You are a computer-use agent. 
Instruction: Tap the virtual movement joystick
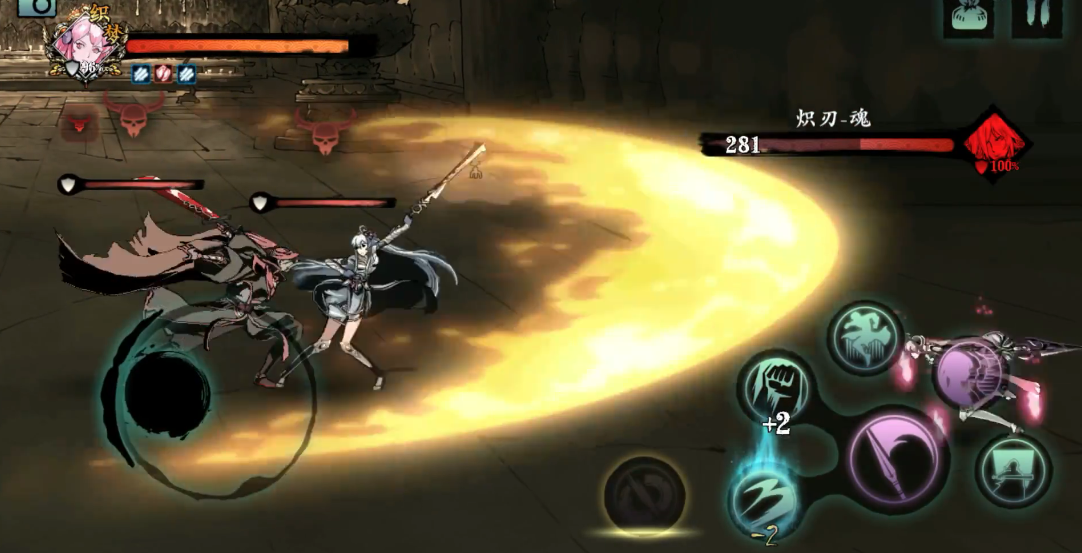pyautogui.click(x=167, y=391)
